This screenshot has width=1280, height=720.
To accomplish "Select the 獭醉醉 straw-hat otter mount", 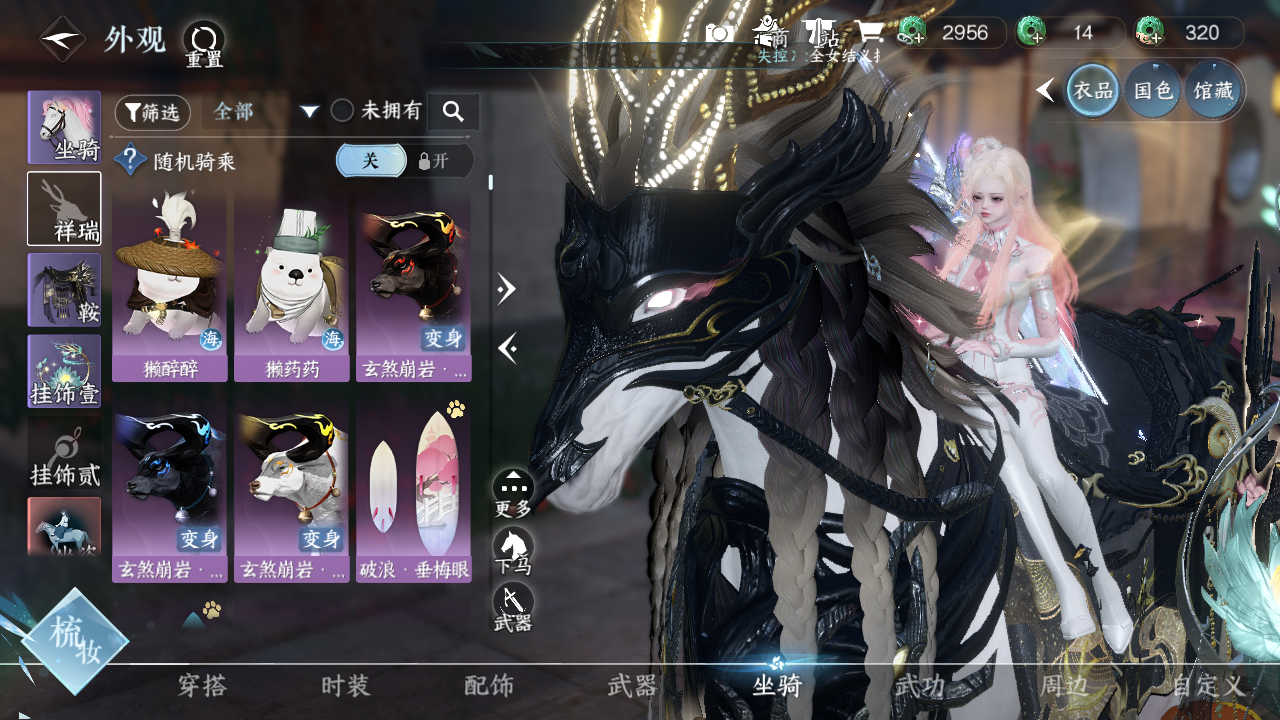I will 171,289.
